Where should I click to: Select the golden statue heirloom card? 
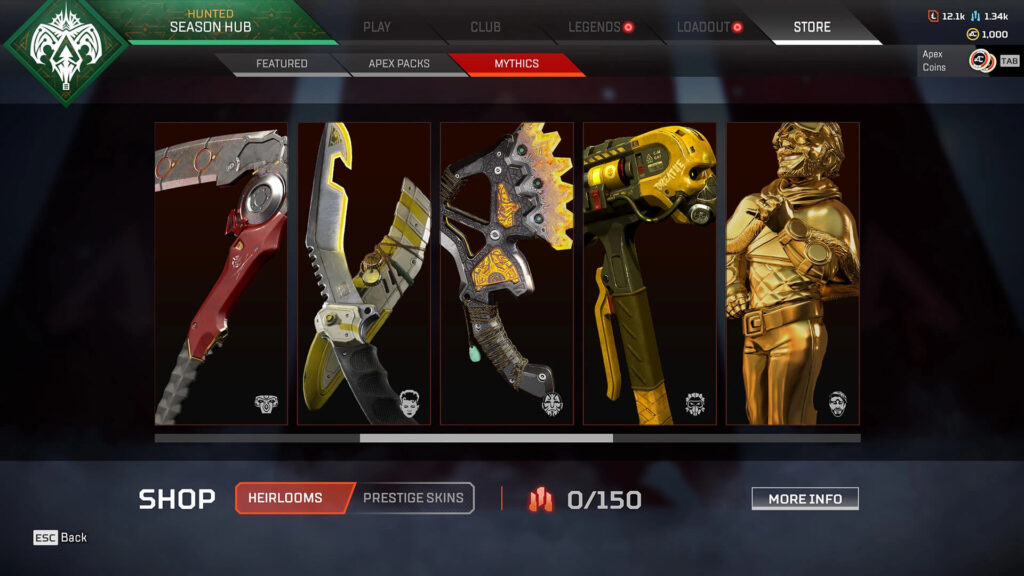[x=793, y=273]
